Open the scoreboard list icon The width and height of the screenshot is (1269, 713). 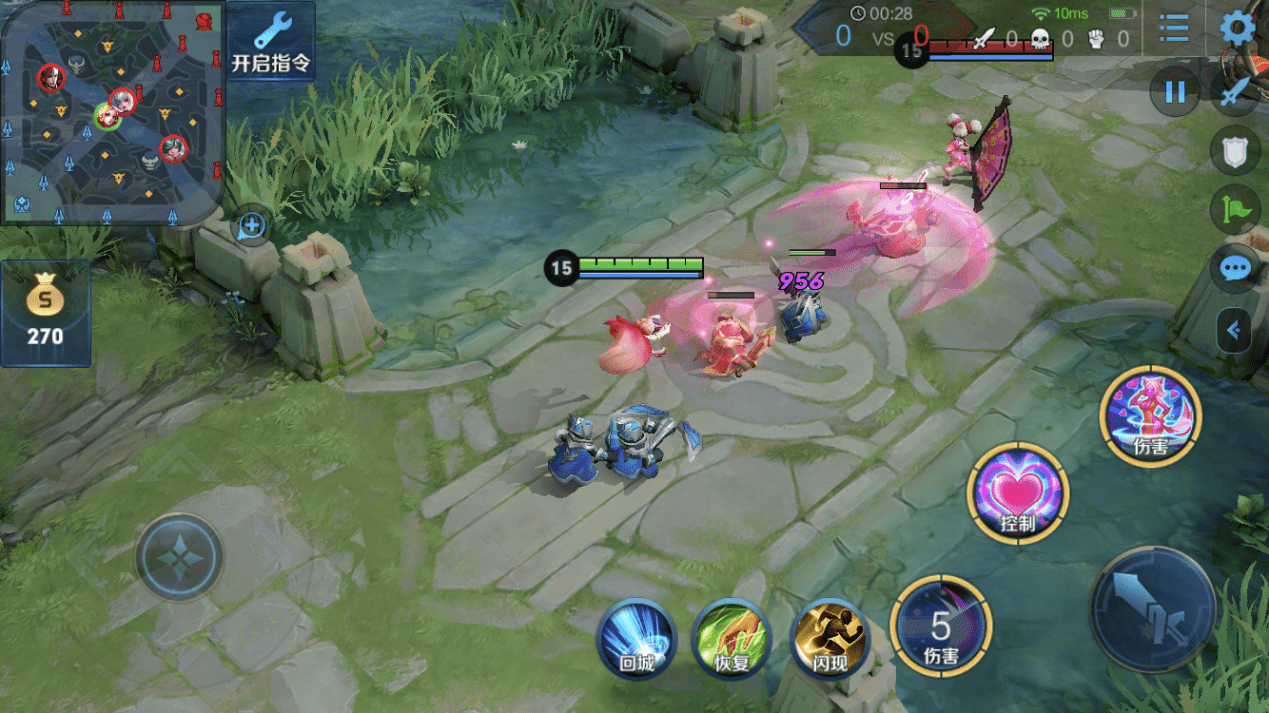coord(1174,28)
